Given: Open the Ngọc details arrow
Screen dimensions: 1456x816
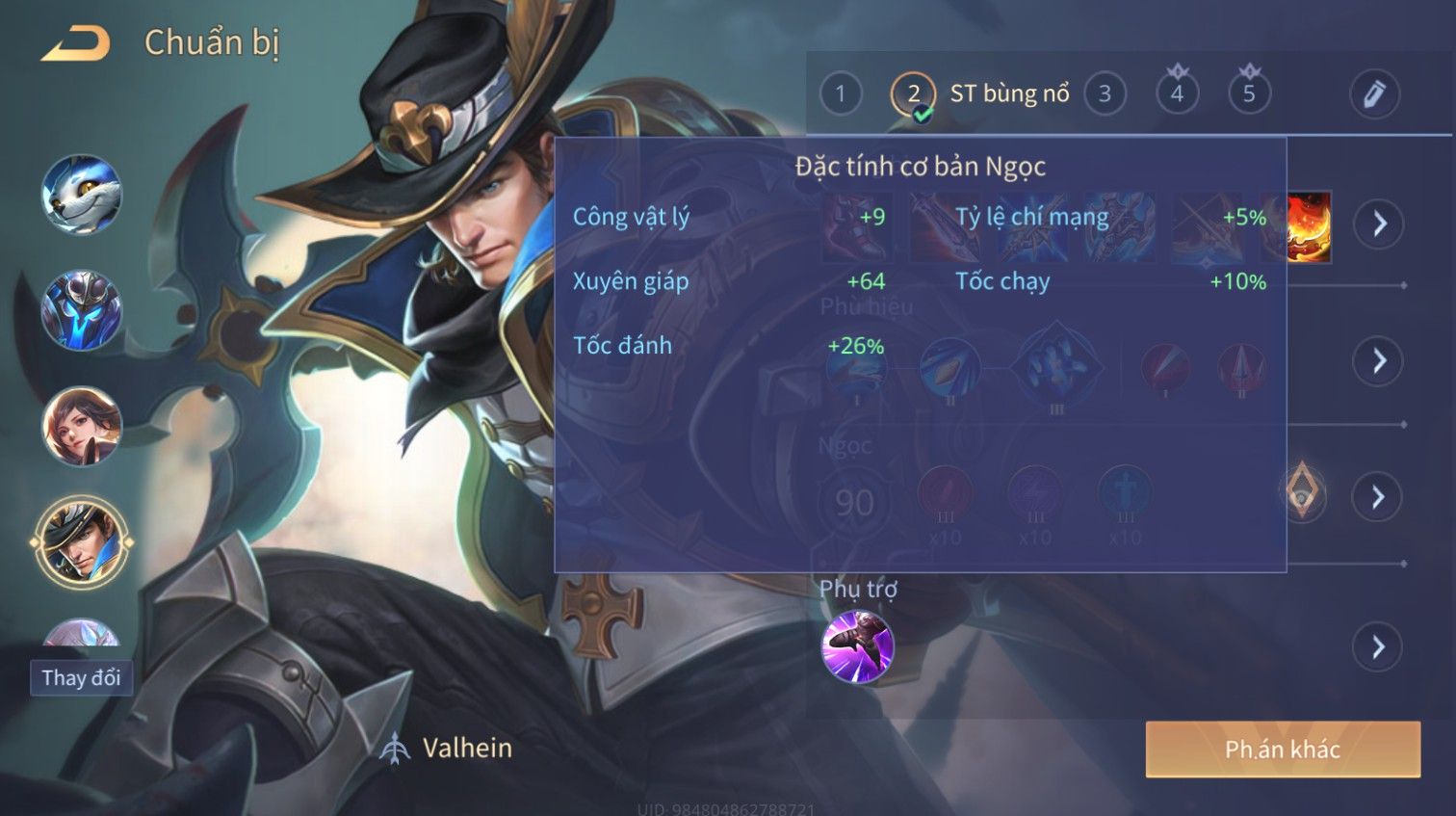Looking at the screenshot, I should 1379,497.
